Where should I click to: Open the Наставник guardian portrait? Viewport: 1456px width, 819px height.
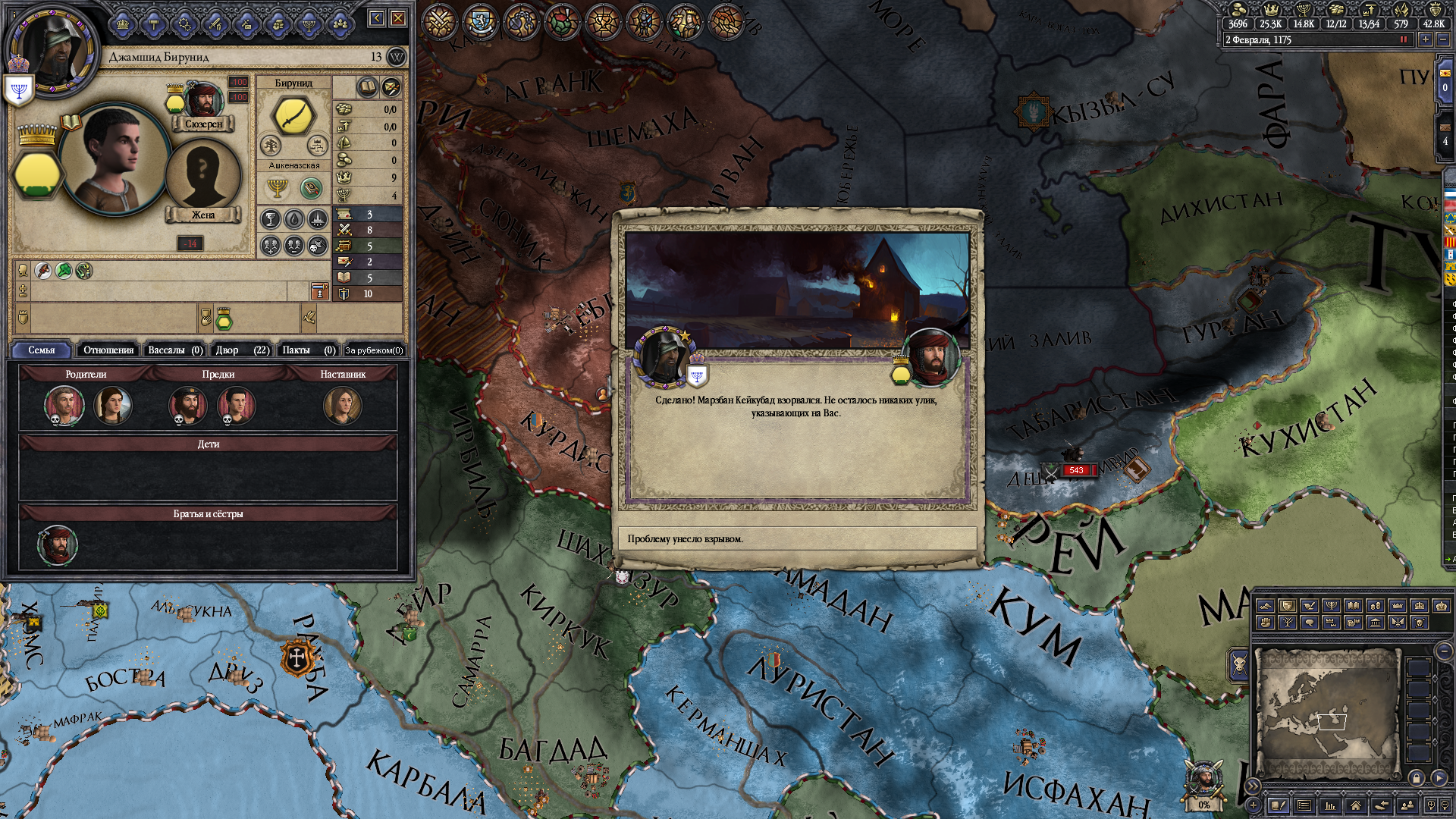click(x=342, y=406)
